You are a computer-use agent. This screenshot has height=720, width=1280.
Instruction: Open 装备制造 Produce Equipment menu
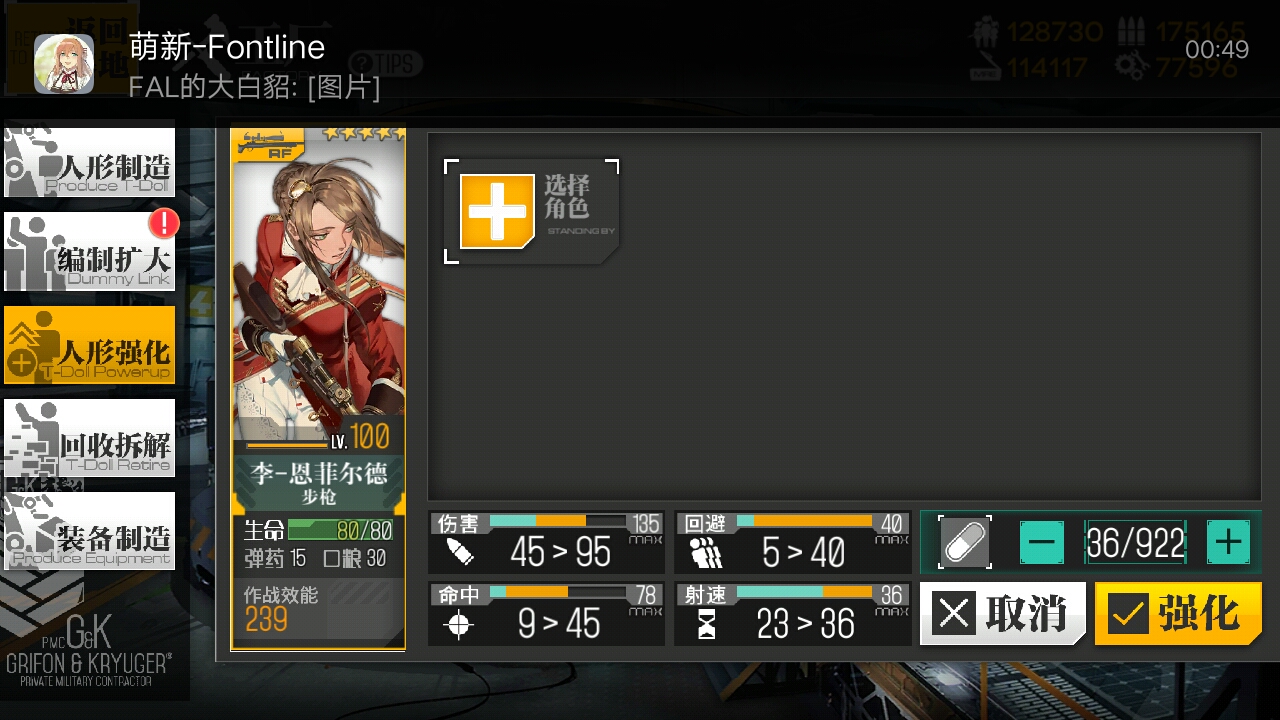(90, 531)
